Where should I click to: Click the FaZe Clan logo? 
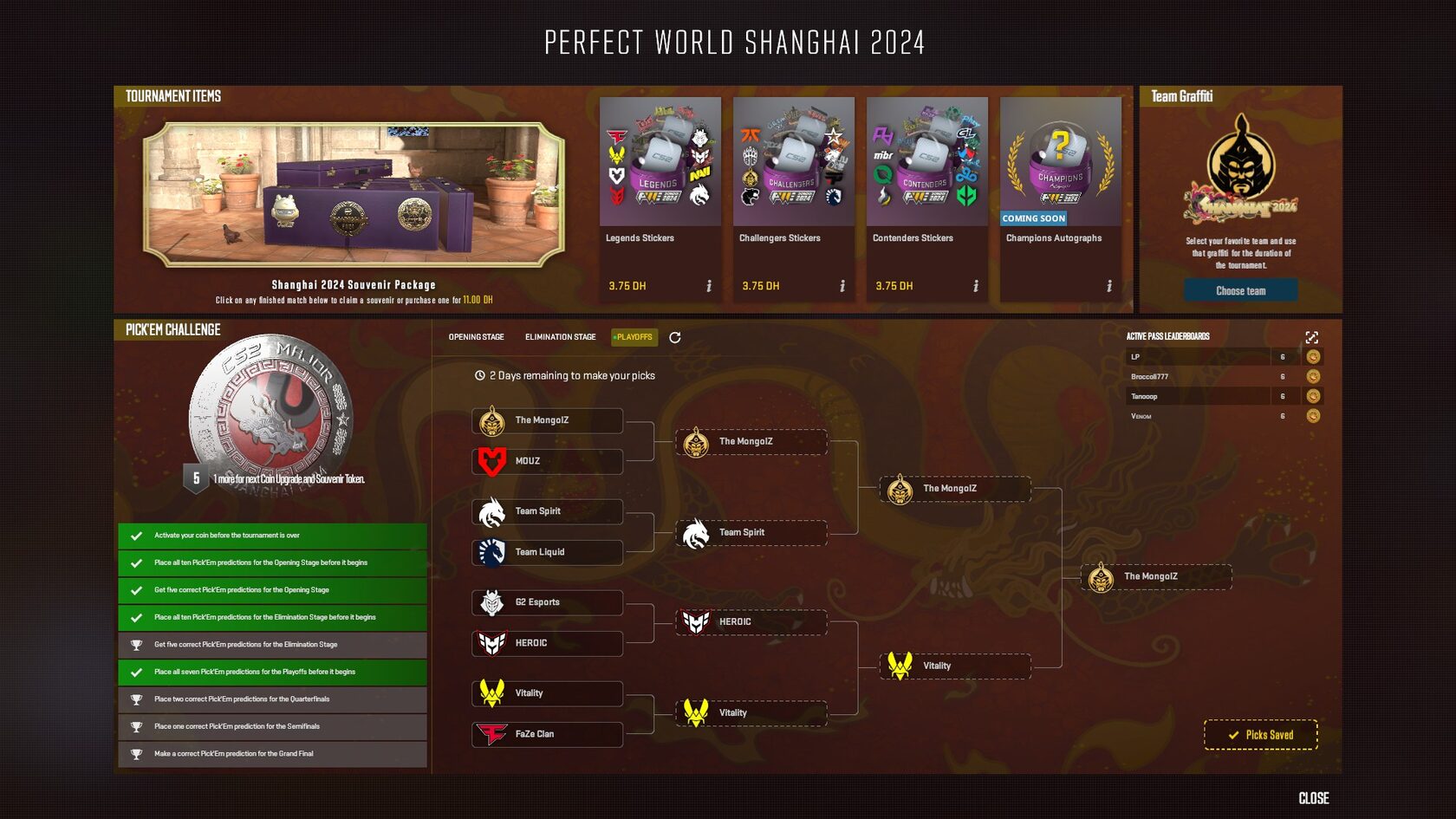coord(491,734)
